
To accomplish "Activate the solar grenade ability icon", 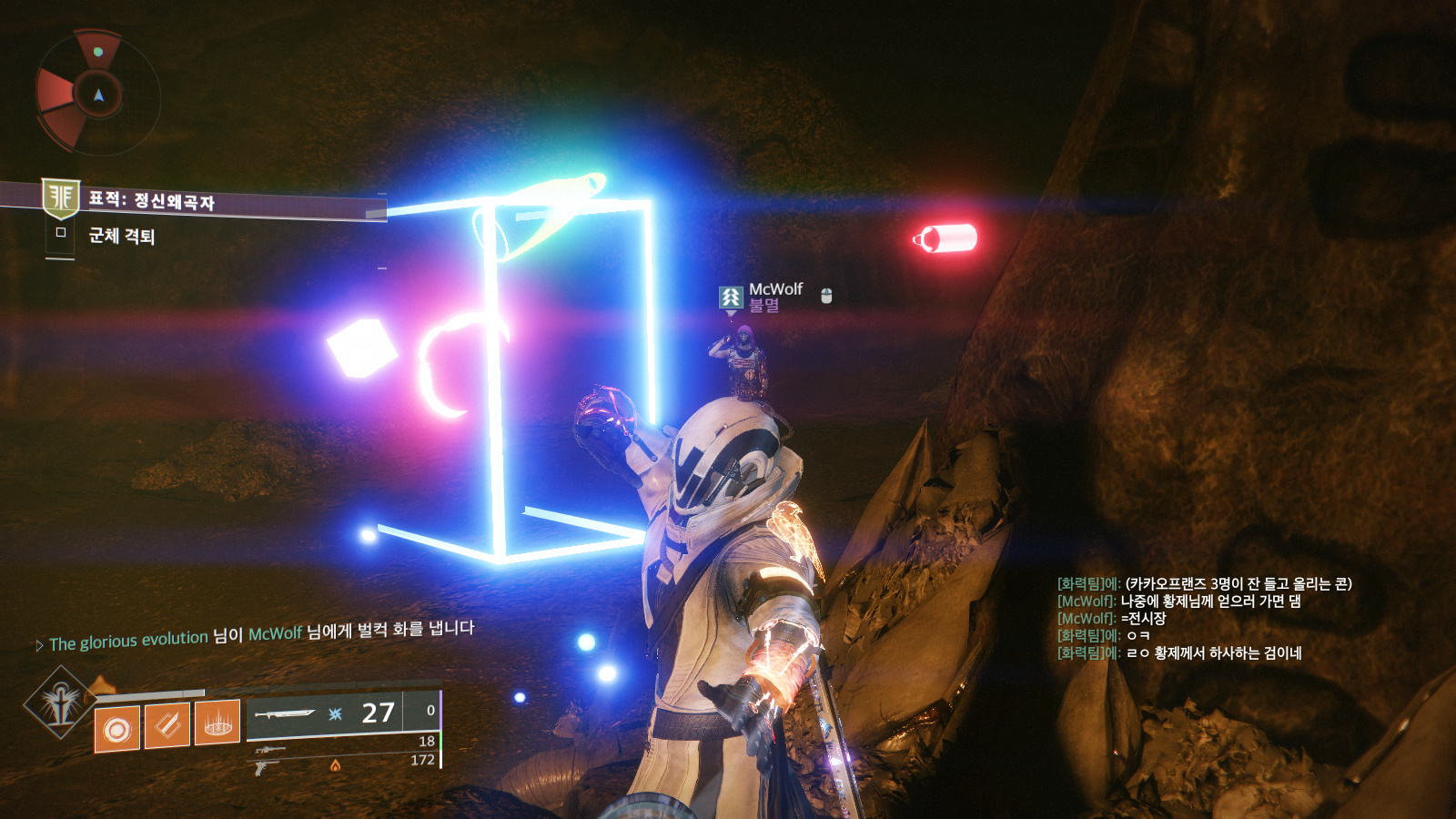I will (x=117, y=729).
